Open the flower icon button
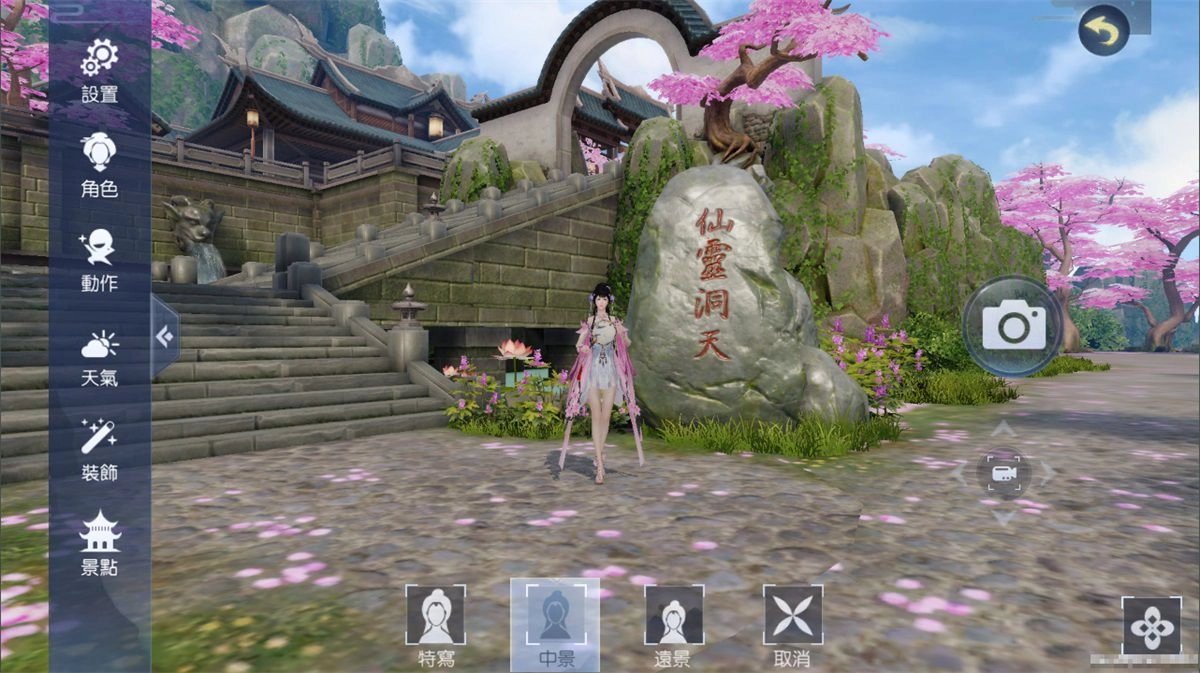Image resolution: width=1200 pixels, height=673 pixels. pyautogui.click(x=1151, y=626)
